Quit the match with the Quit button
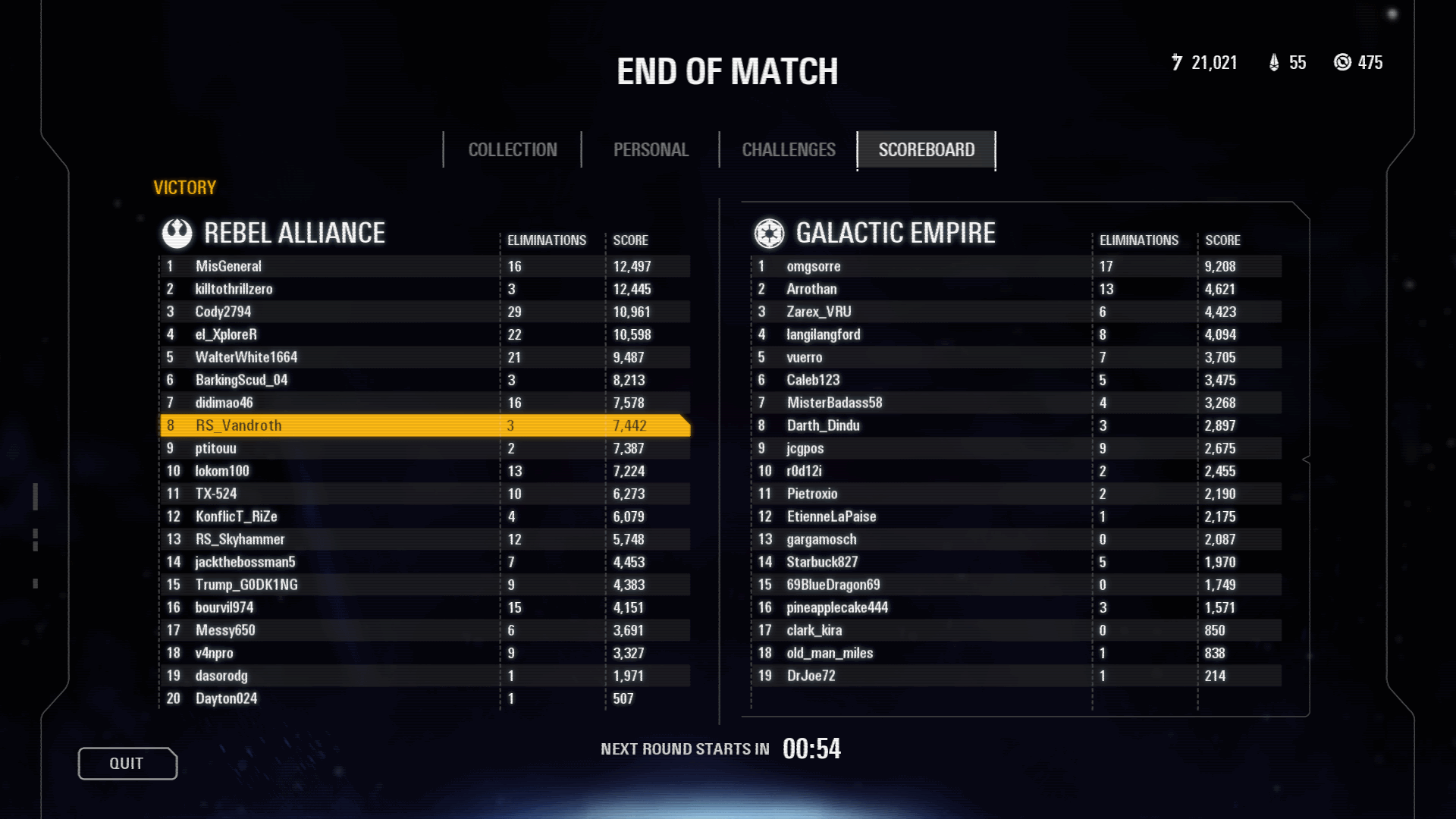Viewport: 1456px width, 819px height. pos(127,764)
